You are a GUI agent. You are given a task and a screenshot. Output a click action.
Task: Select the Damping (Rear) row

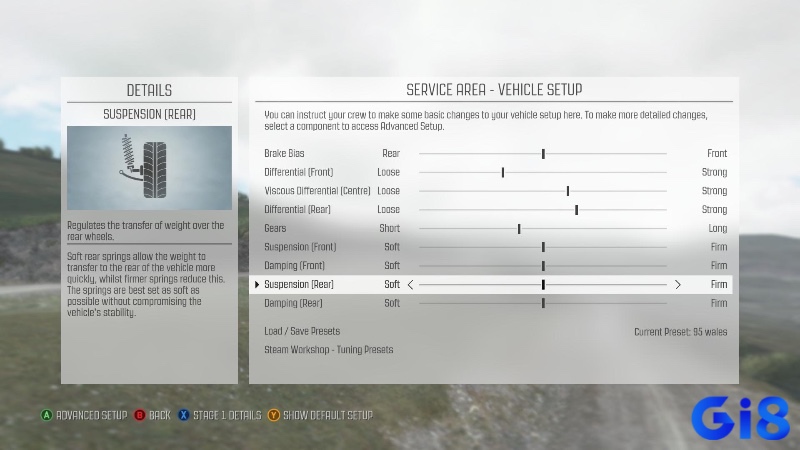pos(293,303)
